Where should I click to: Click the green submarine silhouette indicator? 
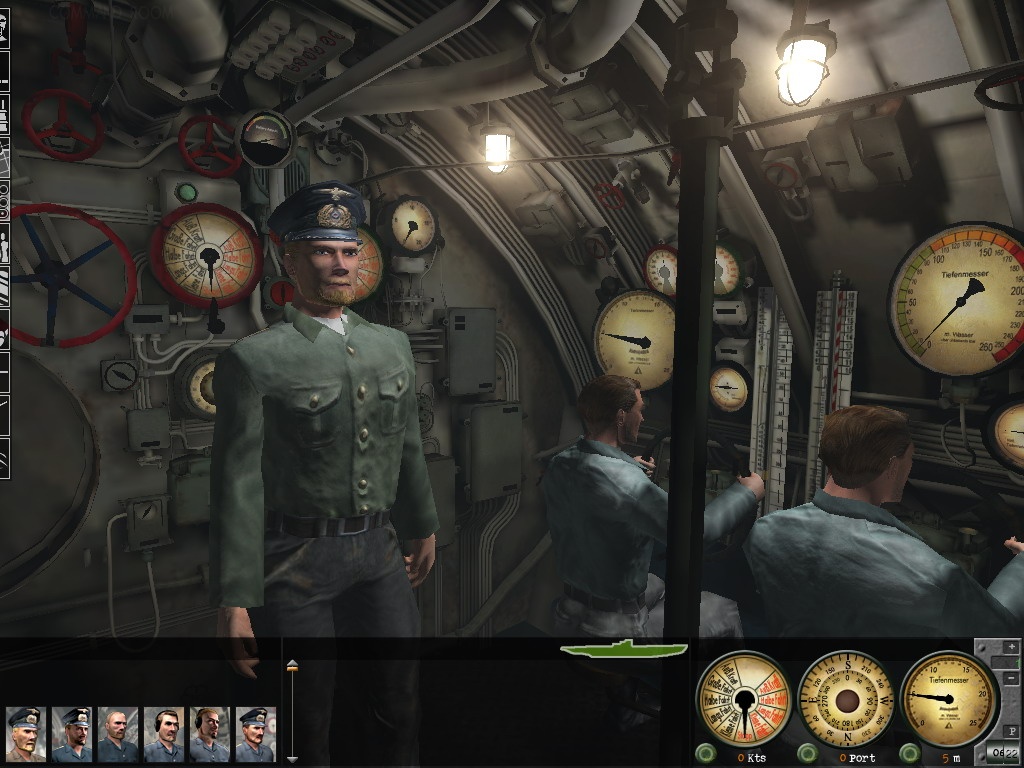[624, 649]
